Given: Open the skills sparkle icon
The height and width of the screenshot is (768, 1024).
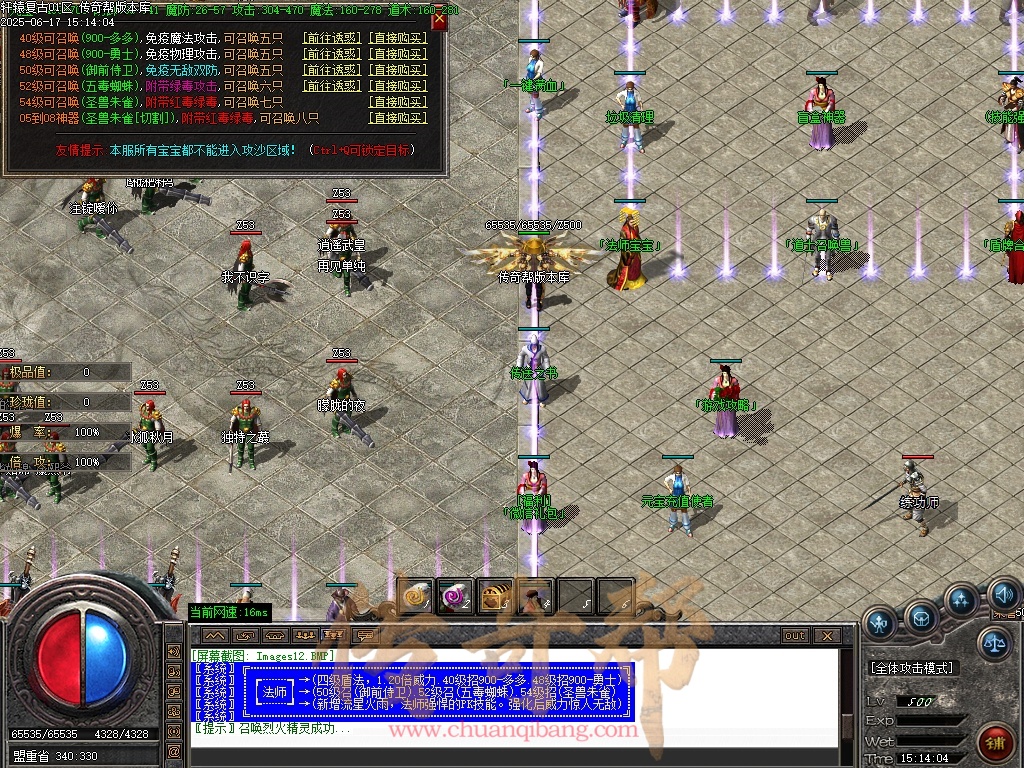Looking at the screenshot, I should (x=961, y=601).
